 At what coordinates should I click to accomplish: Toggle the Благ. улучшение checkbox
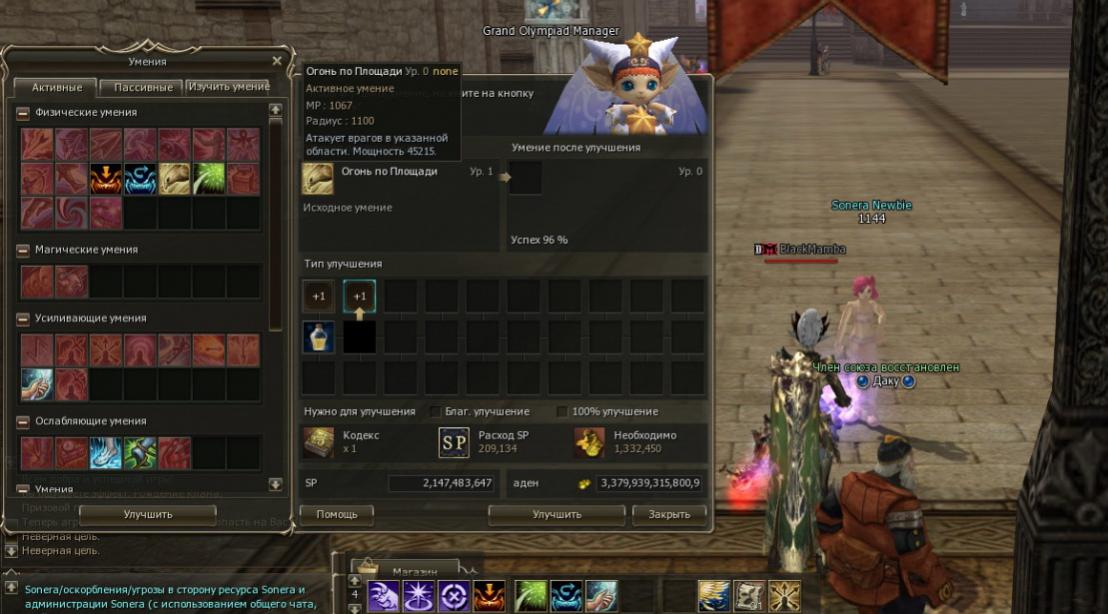point(435,411)
